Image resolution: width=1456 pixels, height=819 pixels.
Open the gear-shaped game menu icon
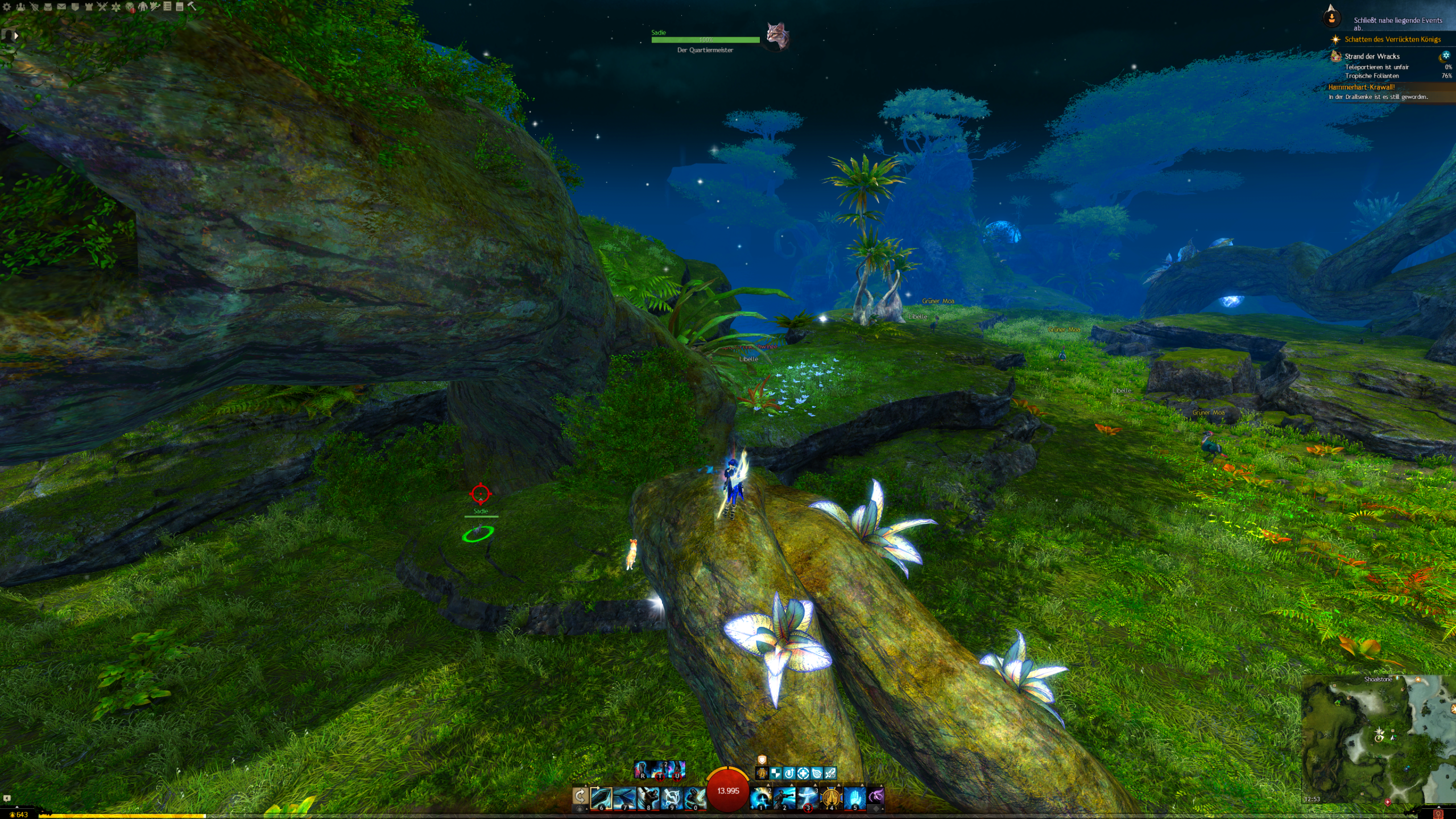7,7
